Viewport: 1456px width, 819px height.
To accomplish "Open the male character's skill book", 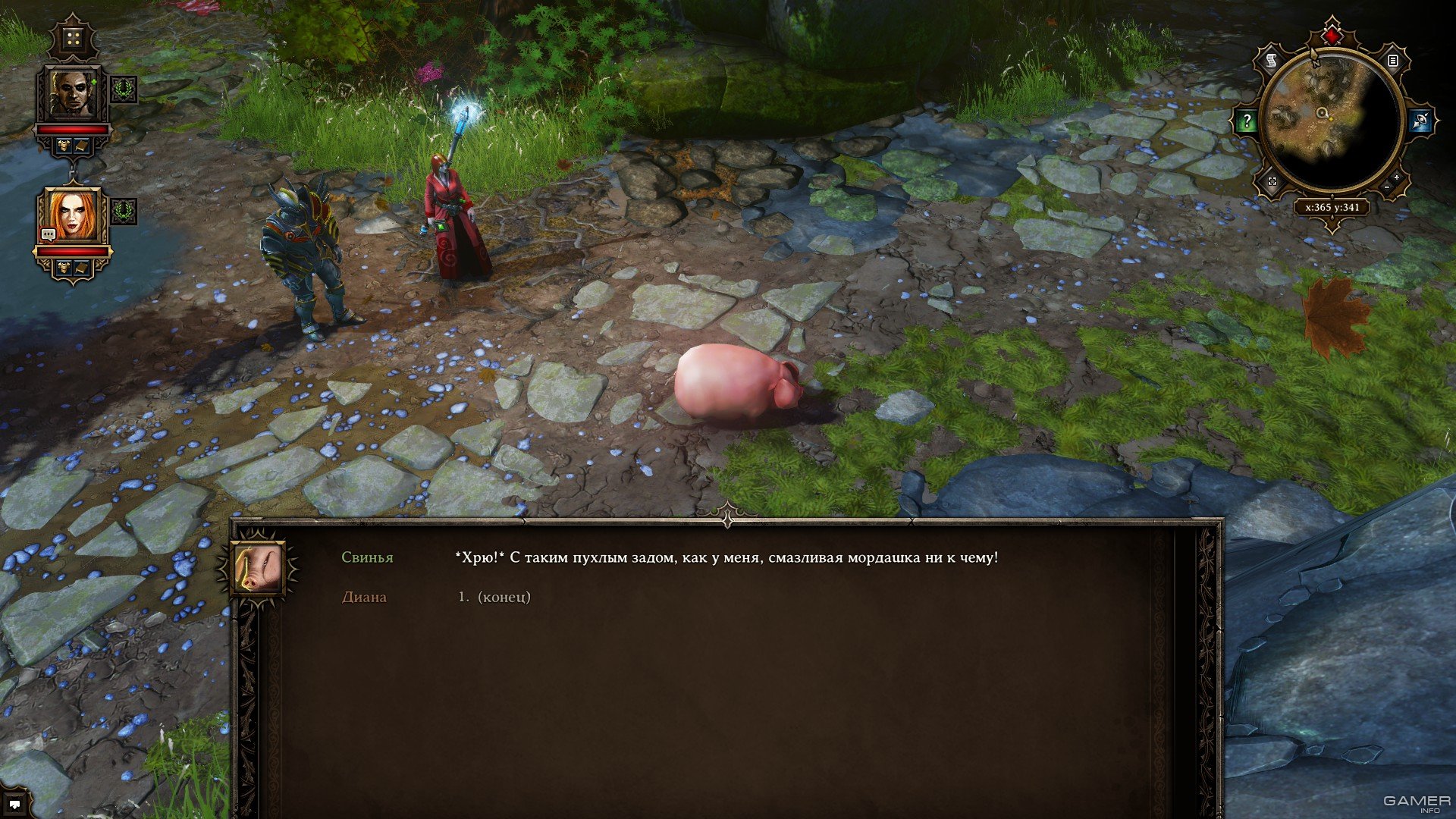I will tap(82, 145).
